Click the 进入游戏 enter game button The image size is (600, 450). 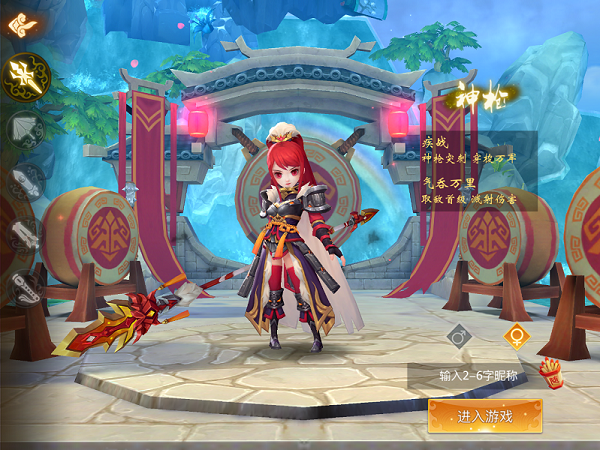tap(485, 416)
